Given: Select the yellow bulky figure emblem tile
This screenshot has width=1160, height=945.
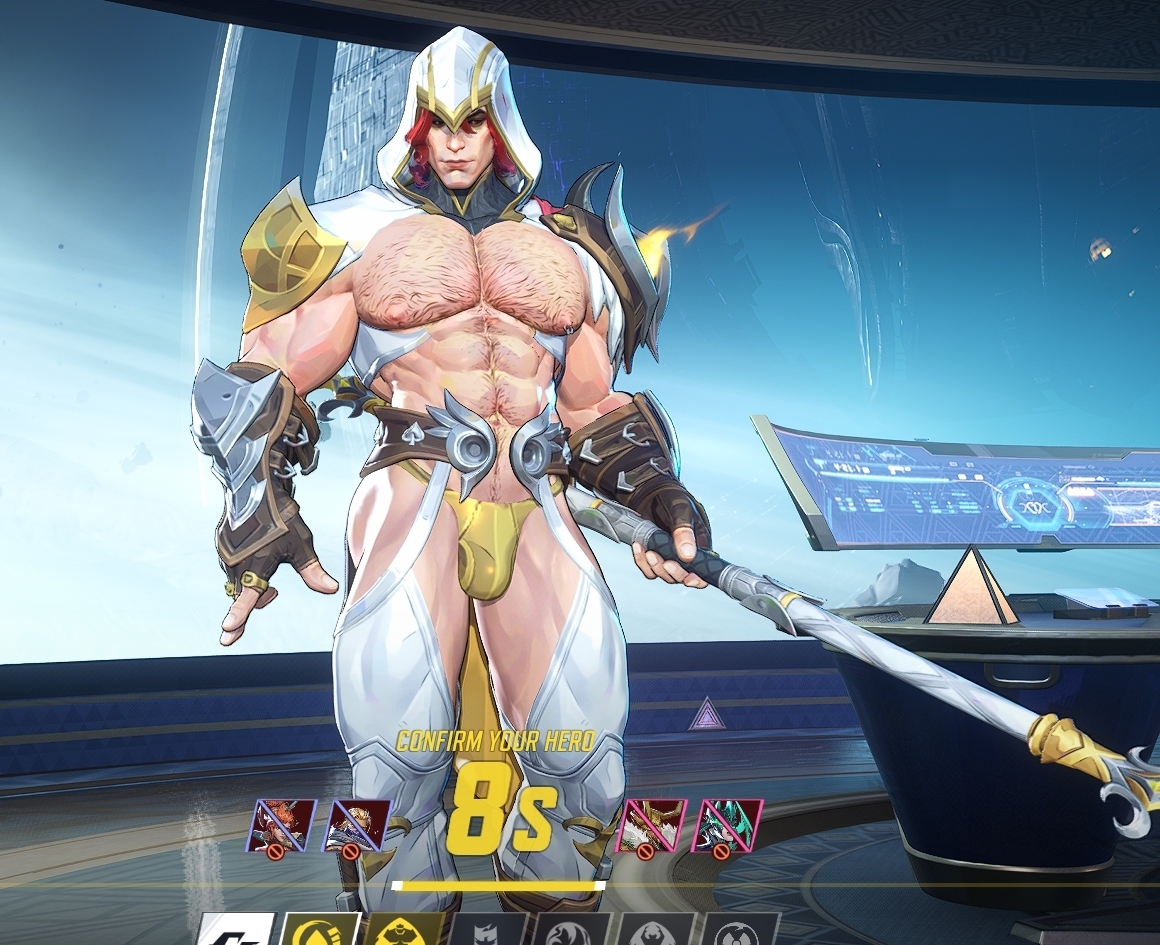Looking at the screenshot, I should pyautogui.click(x=402, y=931).
